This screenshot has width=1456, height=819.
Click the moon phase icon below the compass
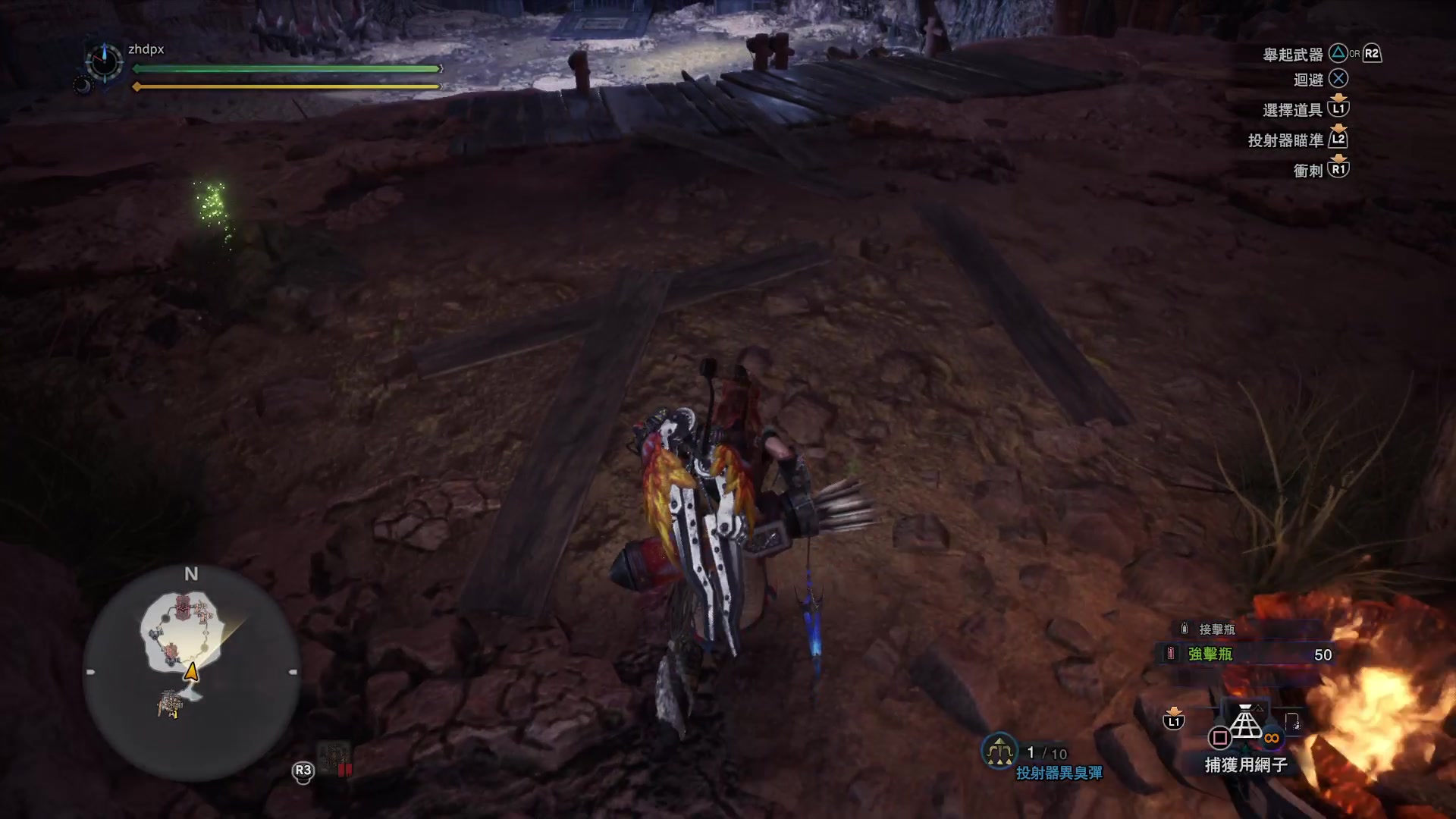pyautogui.click(x=85, y=85)
